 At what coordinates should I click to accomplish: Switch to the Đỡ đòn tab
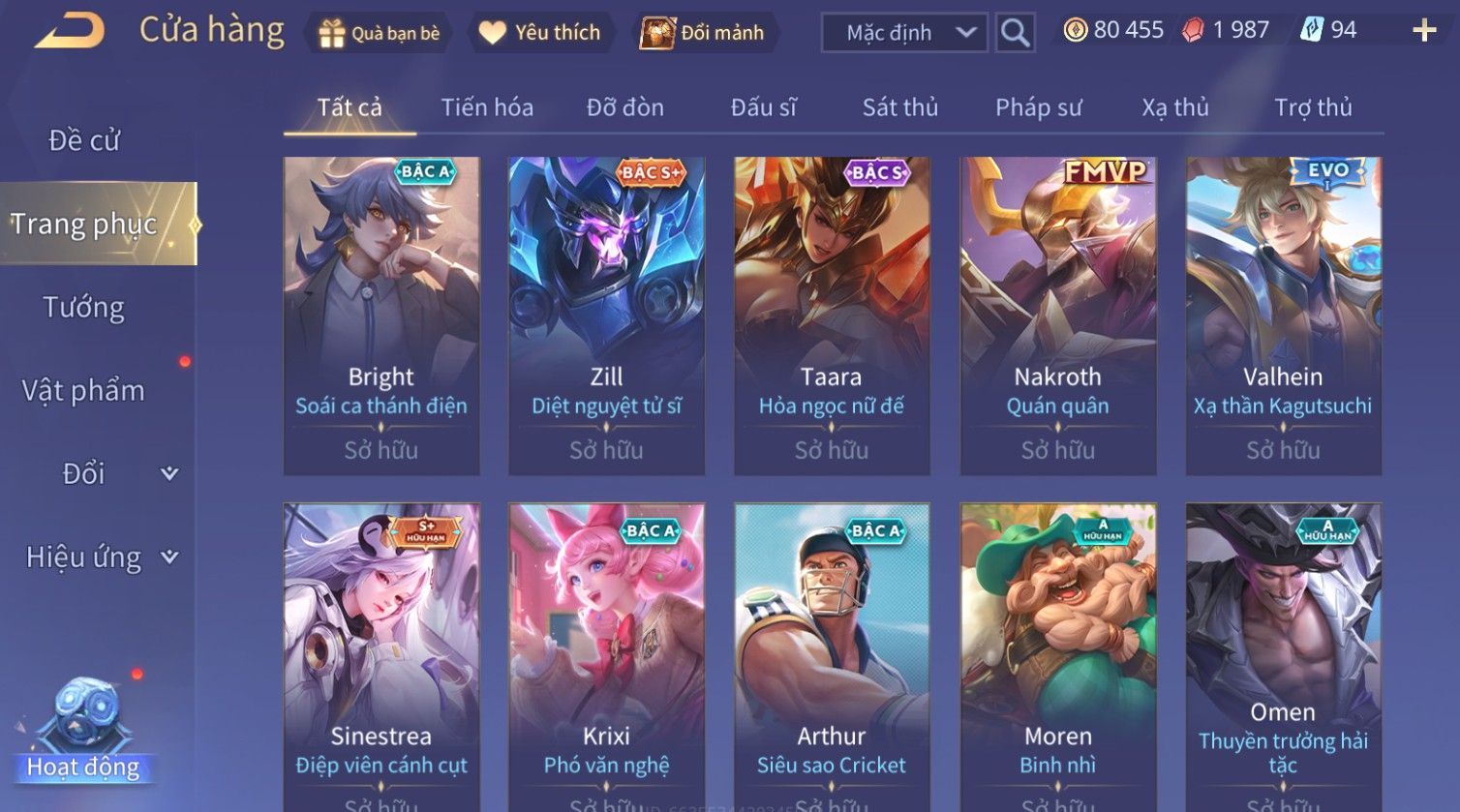(625, 107)
